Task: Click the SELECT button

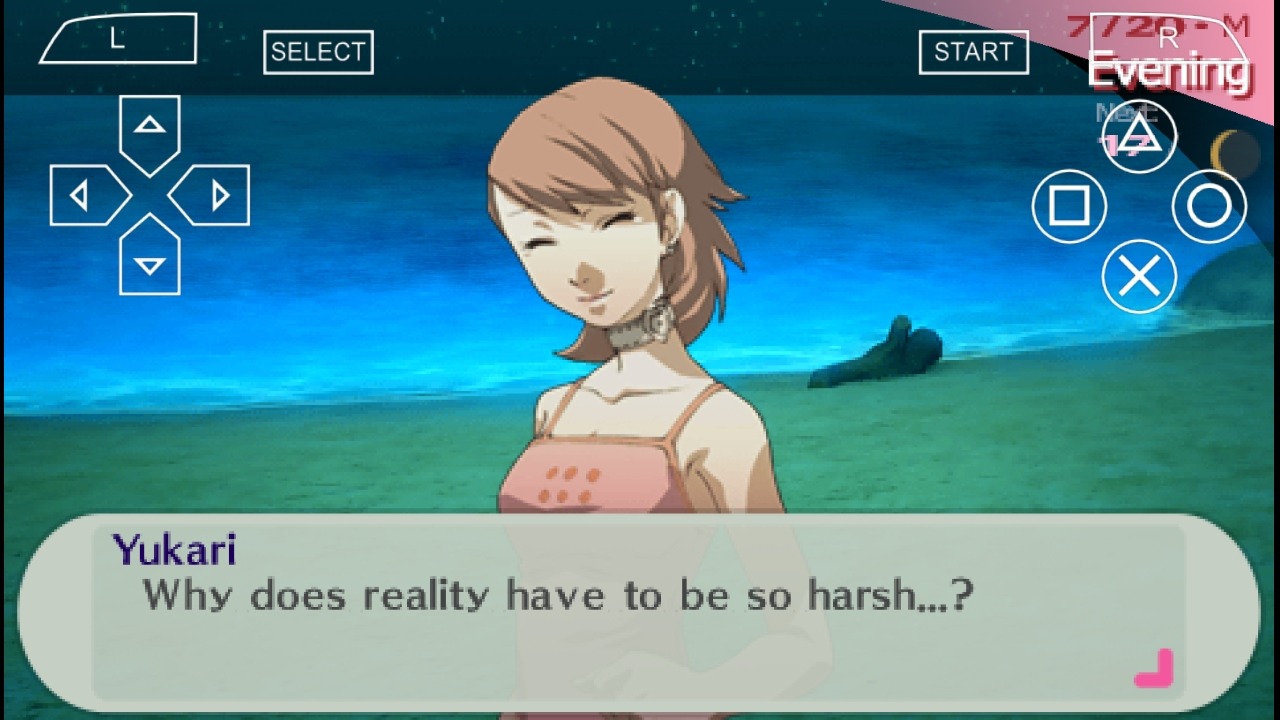Action: pyautogui.click(x=318, y=52)
